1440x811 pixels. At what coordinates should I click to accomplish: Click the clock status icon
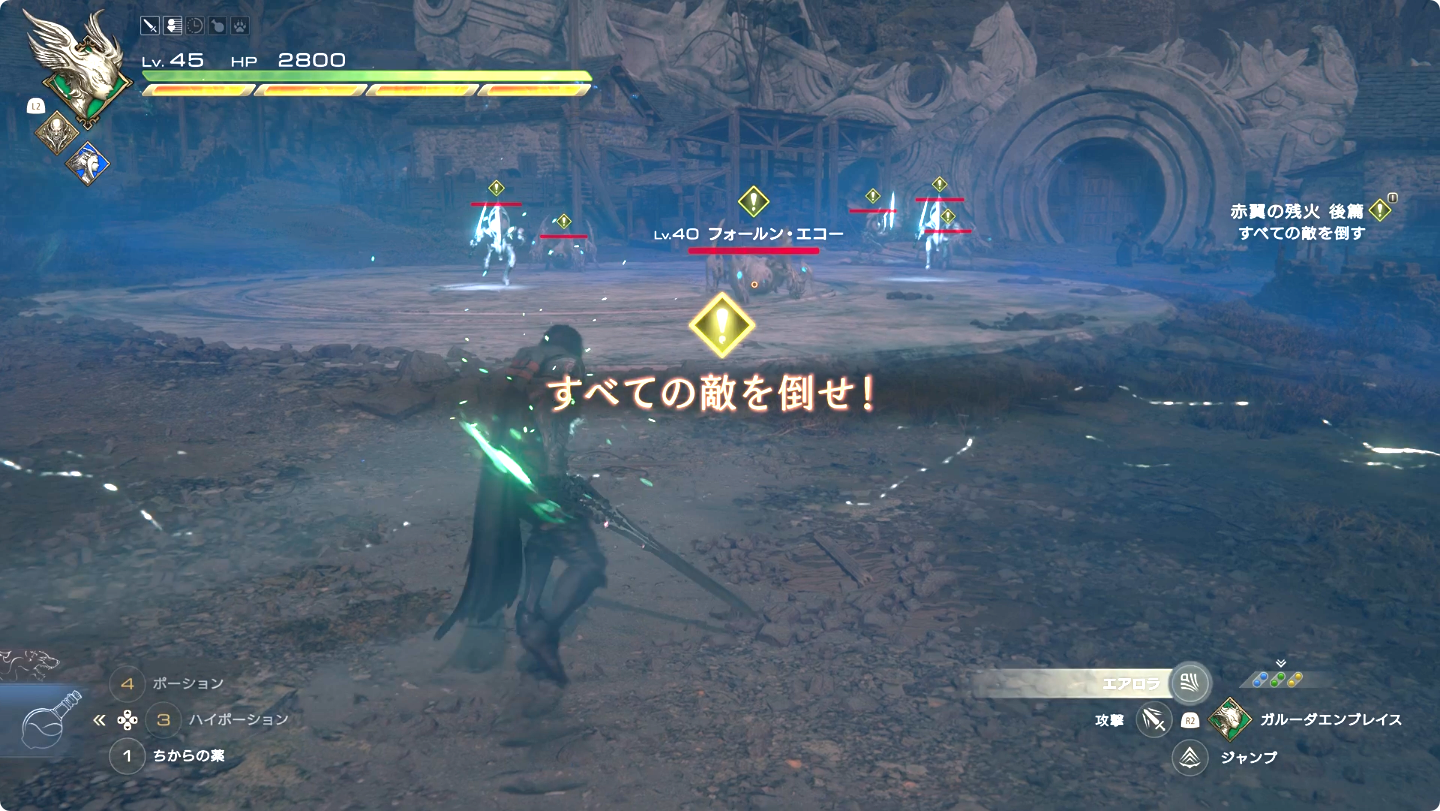click(x=196, y=27)
